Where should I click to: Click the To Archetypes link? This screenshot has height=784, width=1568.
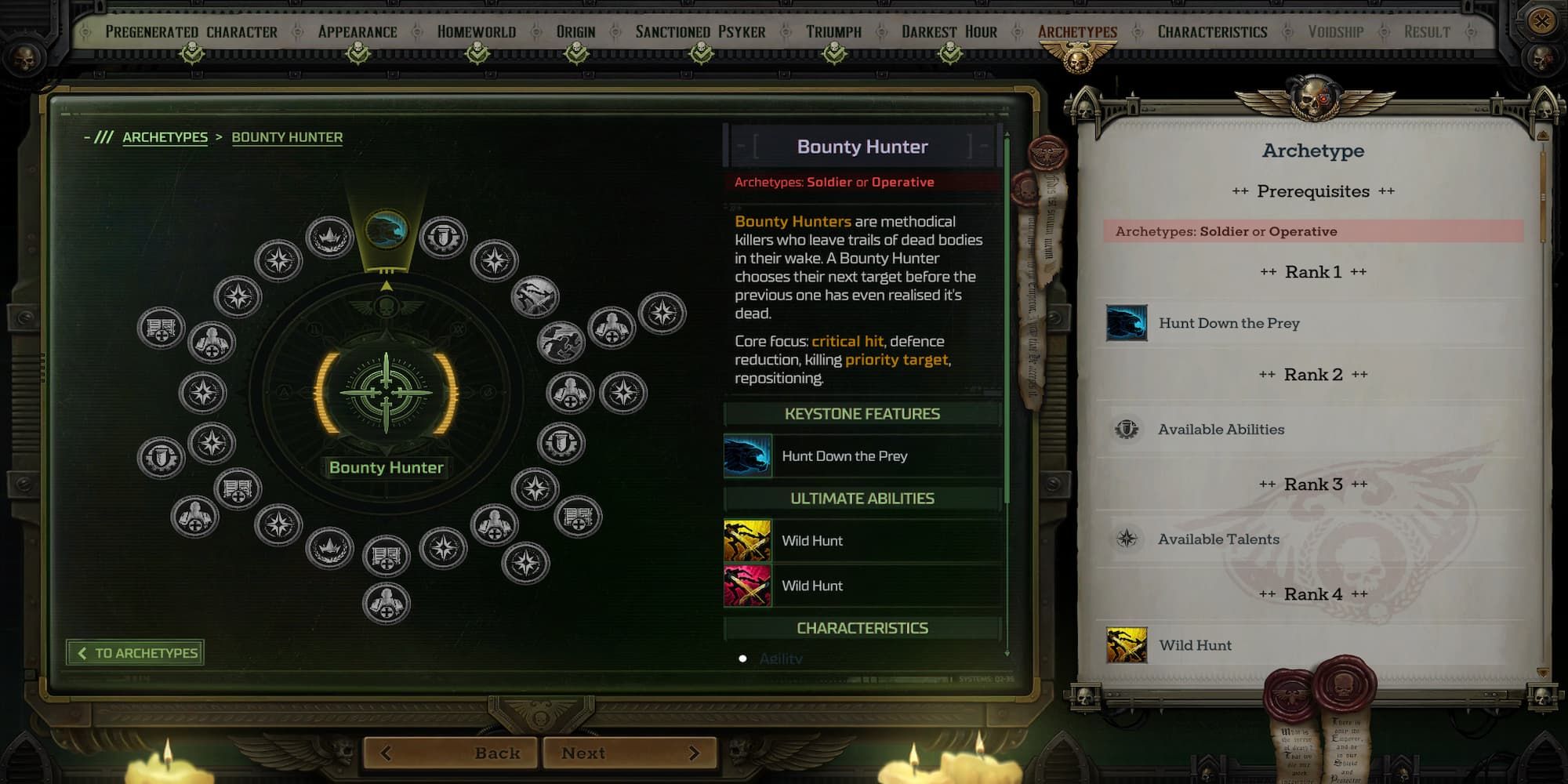coord(135,652)
